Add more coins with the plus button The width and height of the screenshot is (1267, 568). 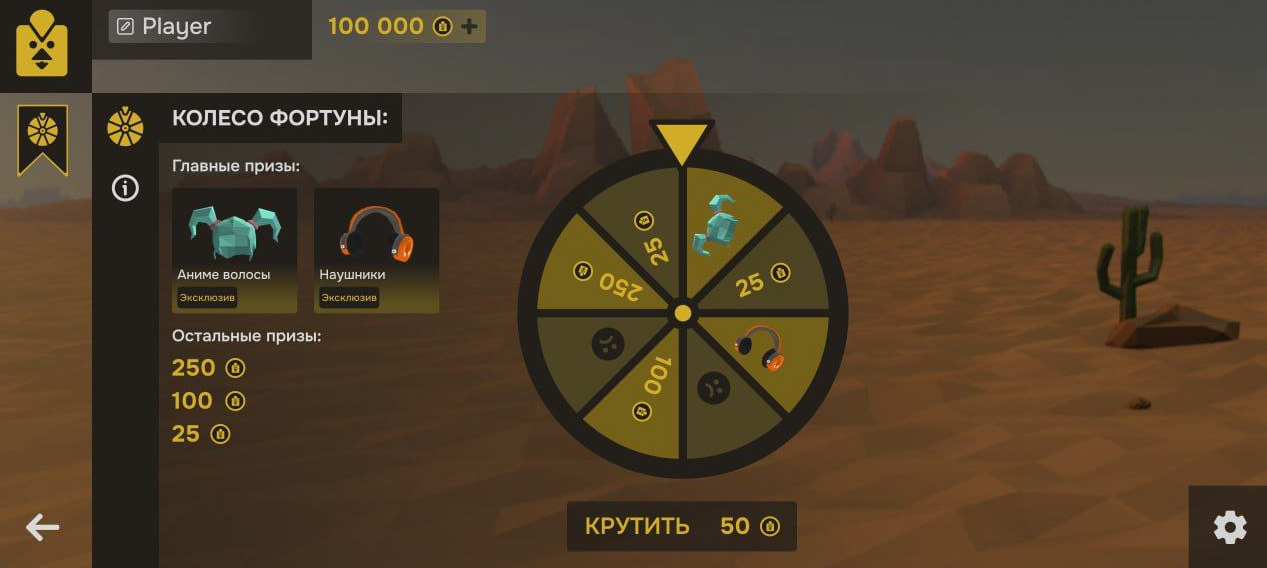tap(469, 27)
